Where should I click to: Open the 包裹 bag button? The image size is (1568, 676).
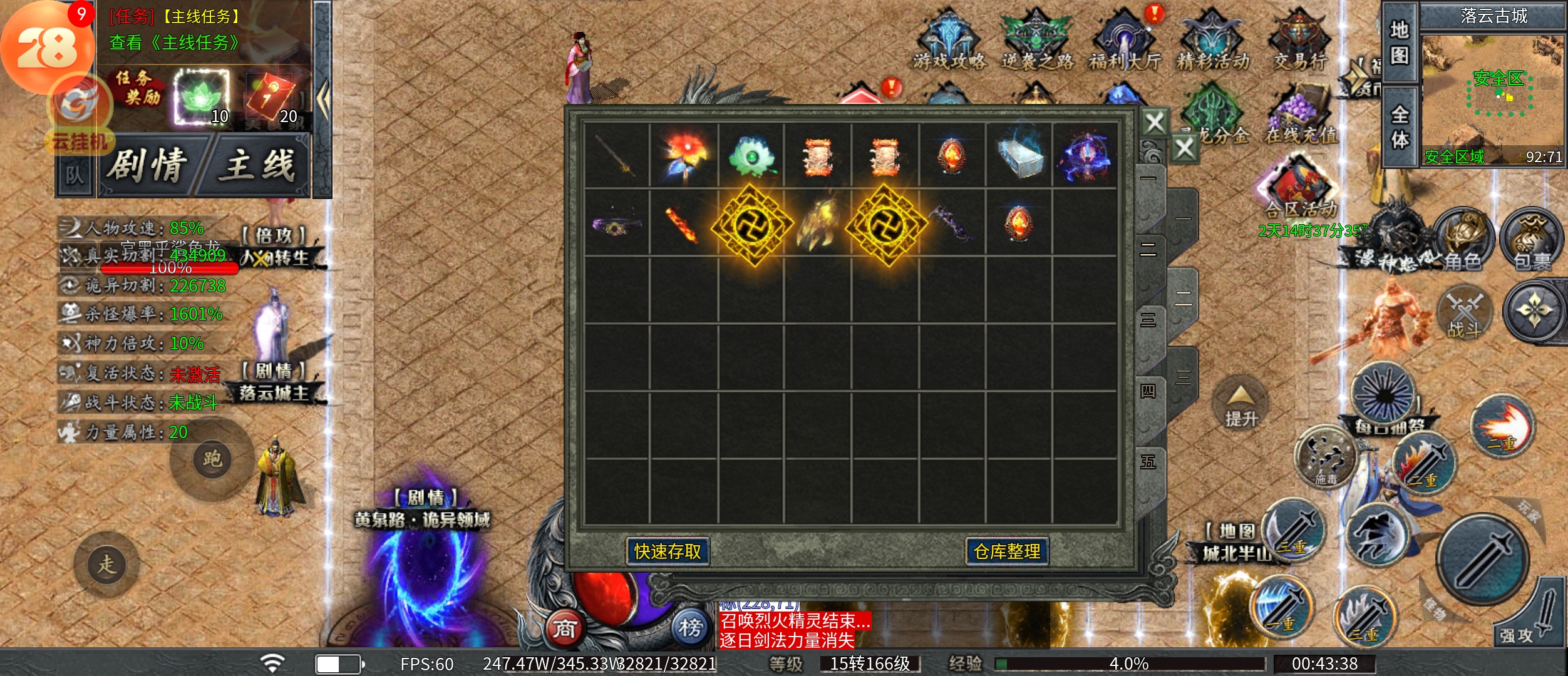[x=1532, y=241]
